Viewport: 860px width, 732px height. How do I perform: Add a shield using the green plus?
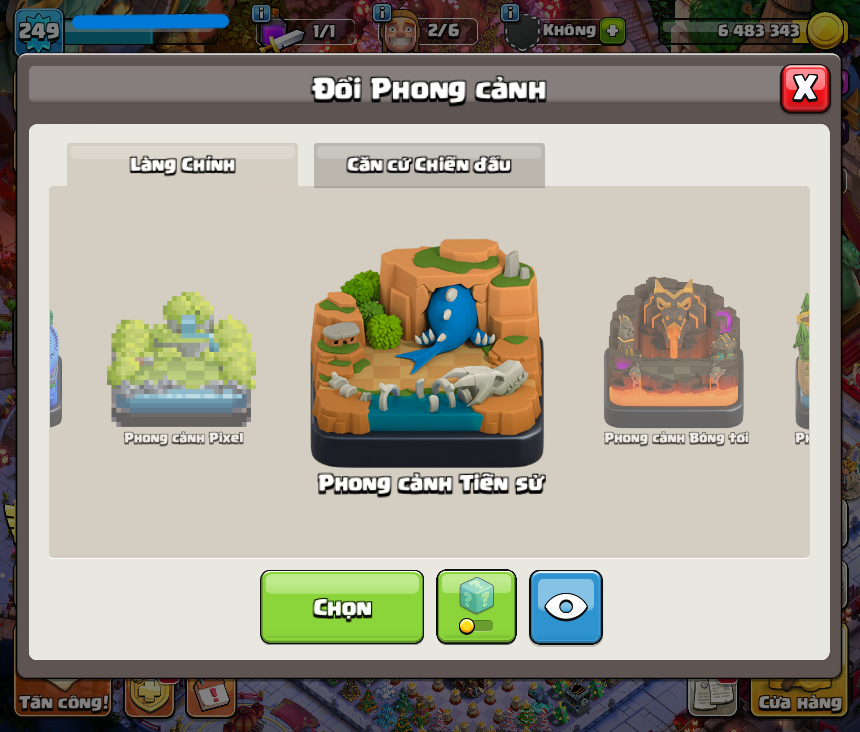[613, 31]
